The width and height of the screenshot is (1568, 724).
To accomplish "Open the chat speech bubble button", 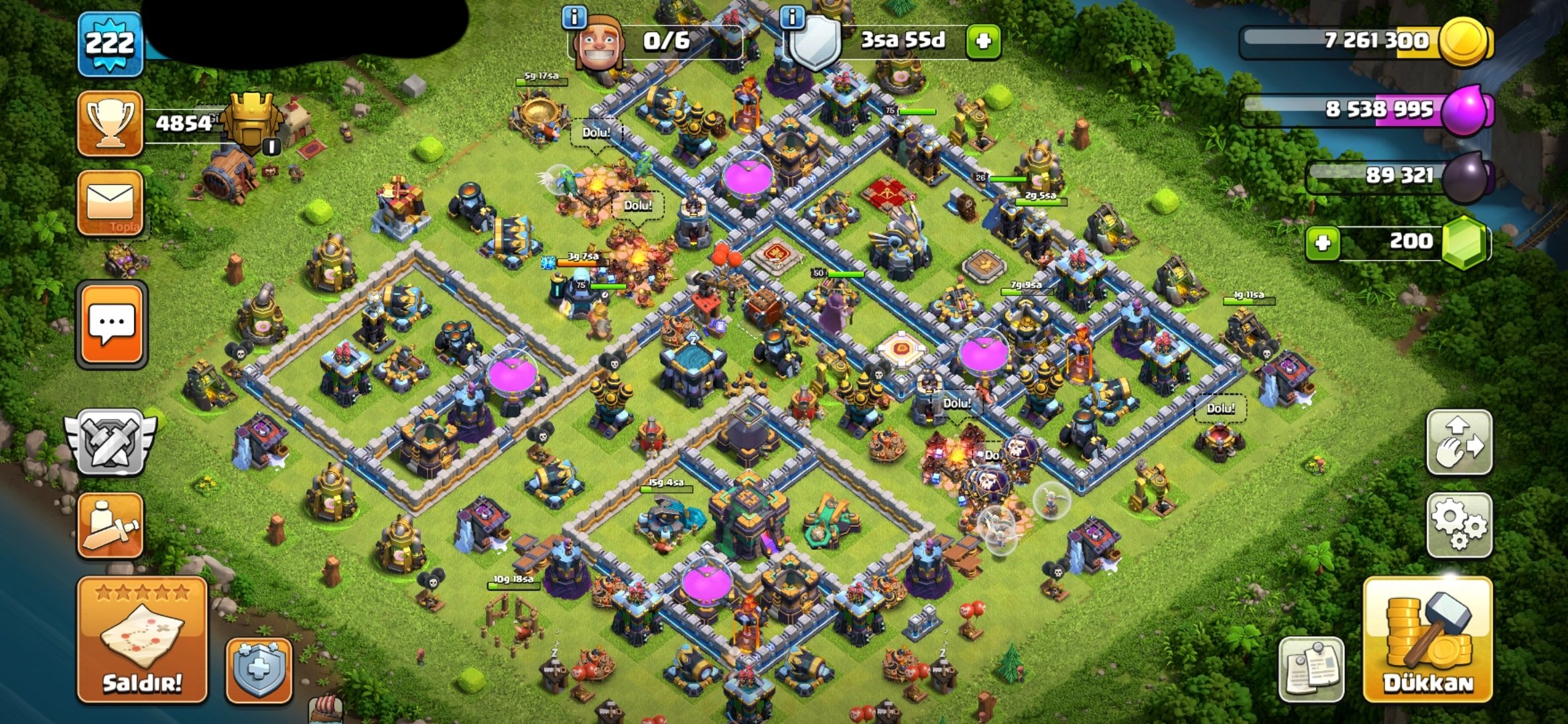I will [111, 325].
